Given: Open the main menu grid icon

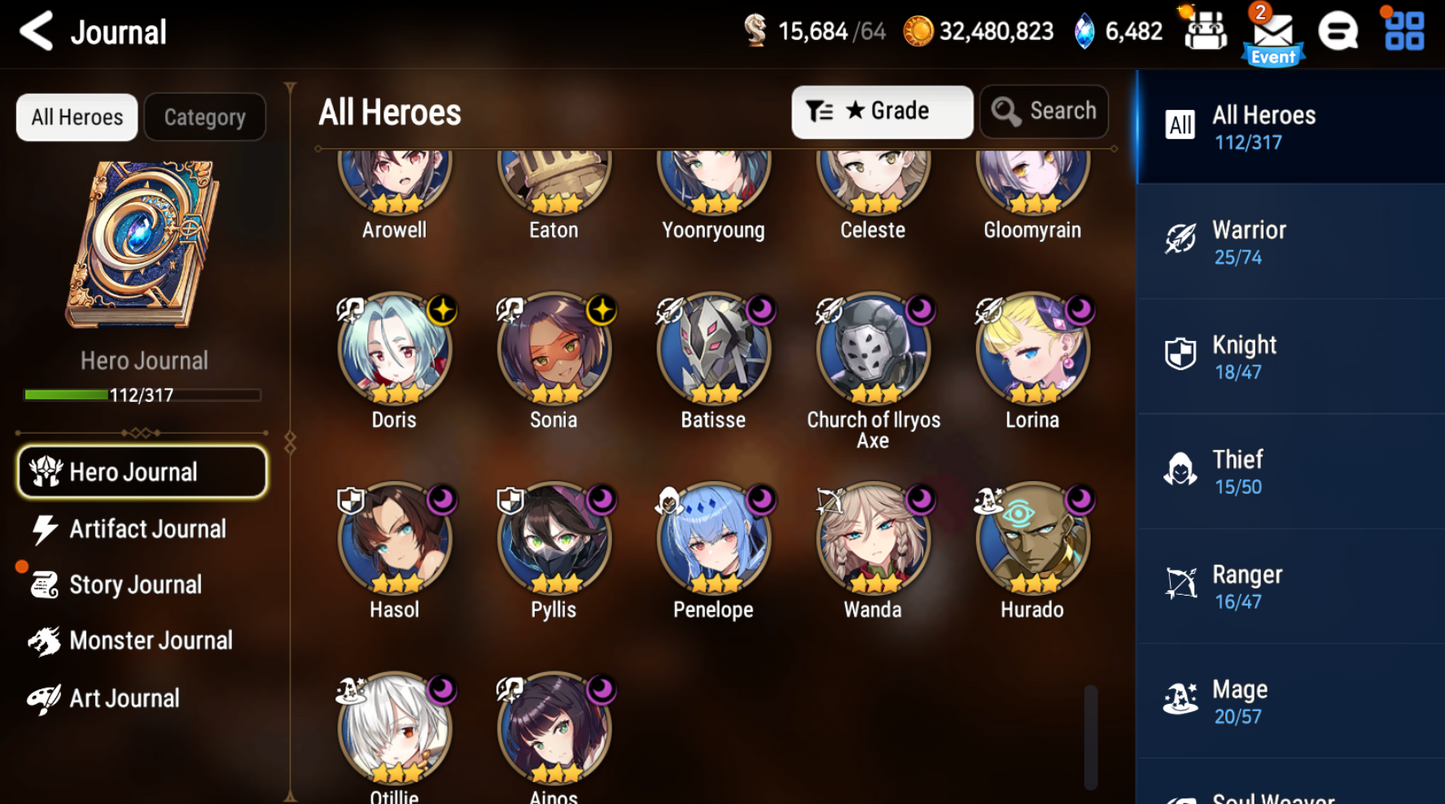Looking at the screenshot, I should (1403, 30).
